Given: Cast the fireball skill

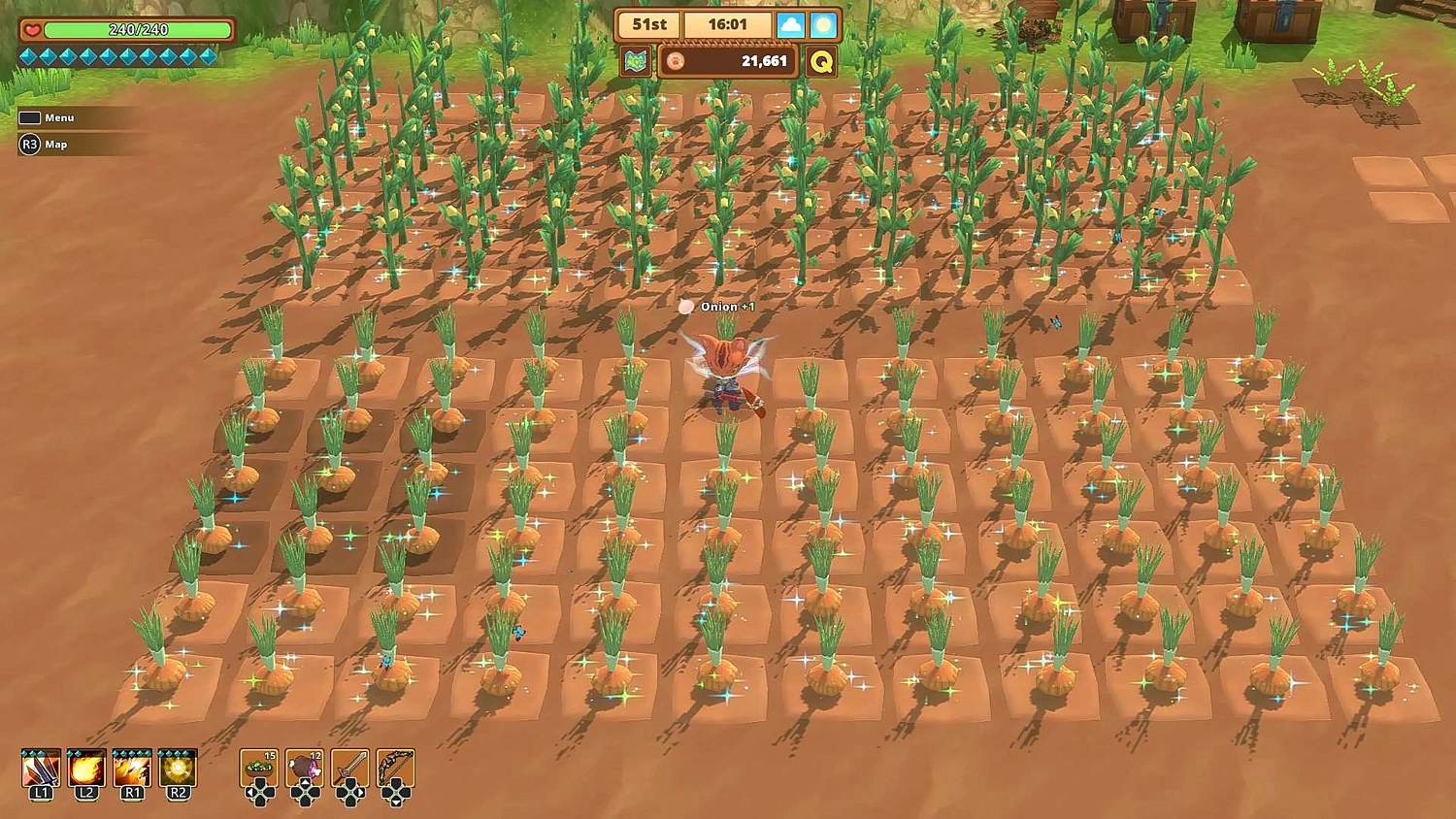Looking at the screenshot, I should 86,769.
